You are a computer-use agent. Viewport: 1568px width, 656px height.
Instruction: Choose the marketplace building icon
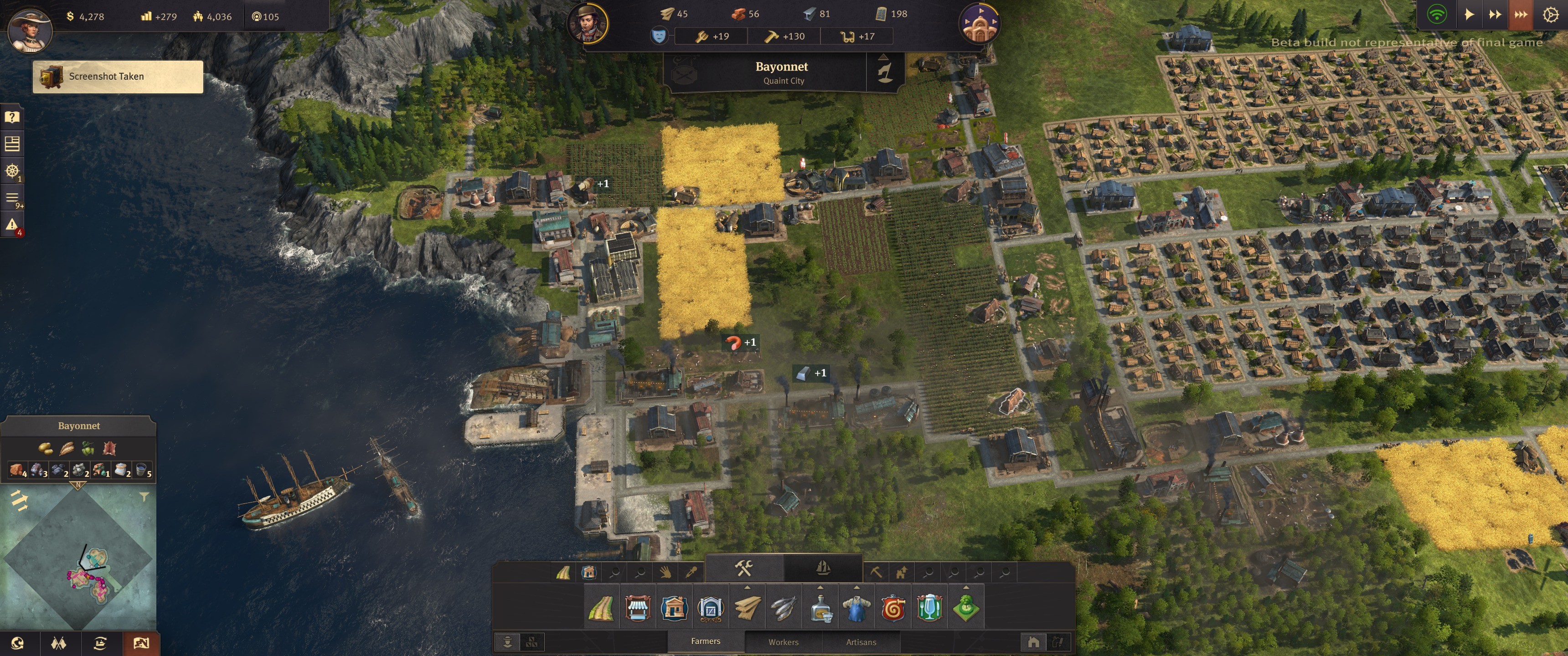point(637,608)
